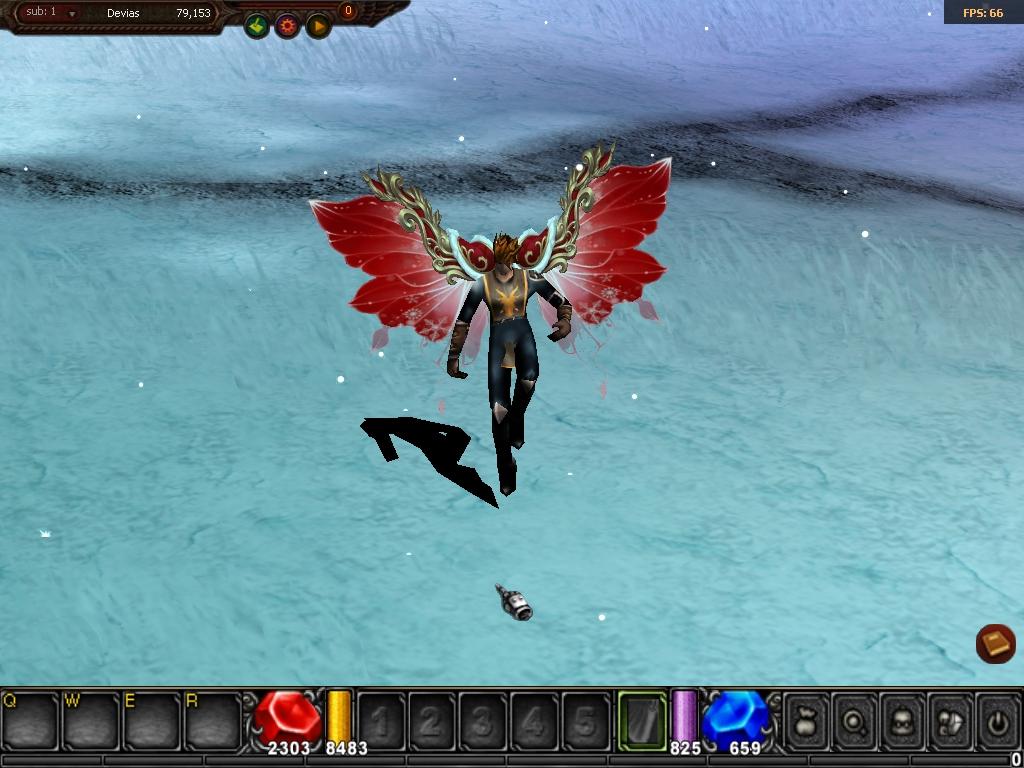Image resolution: width=1024 pixels, height=768 pixels.
Task: Open the sub server dropdown
Action: click(x=72, y=14)
